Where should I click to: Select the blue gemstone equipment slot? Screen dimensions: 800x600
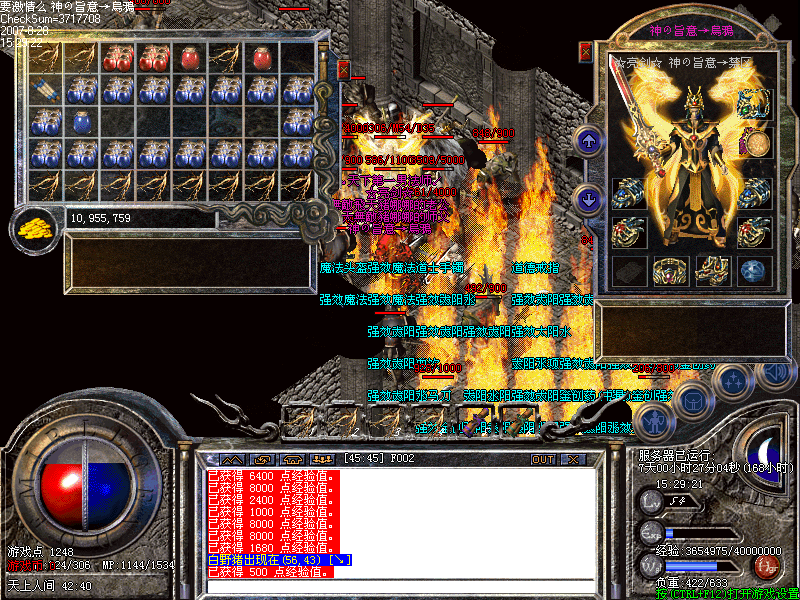pyautogui.click(x=757, y=270)
